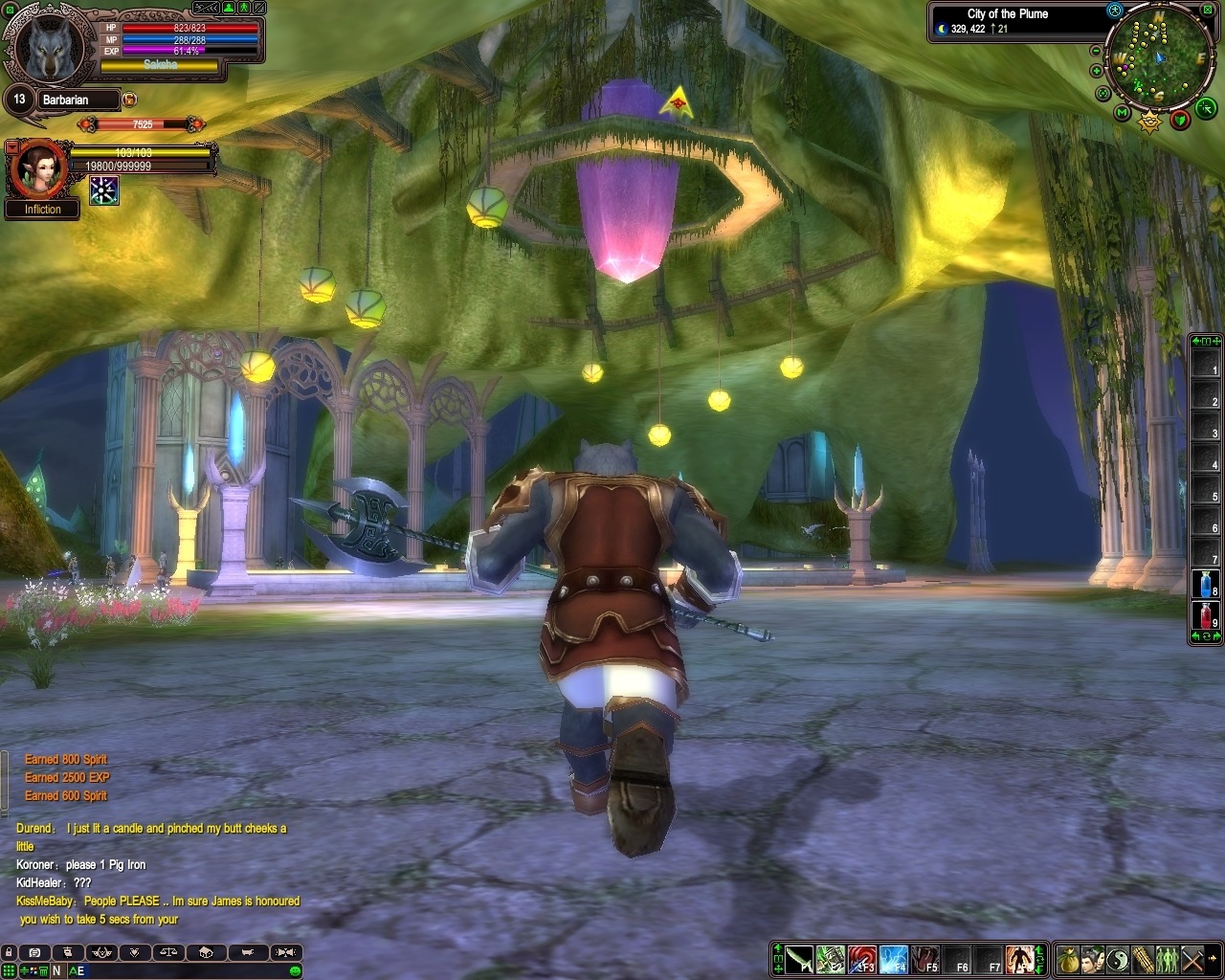Use the blue mana potion in the side bar

pos(1204,583)
